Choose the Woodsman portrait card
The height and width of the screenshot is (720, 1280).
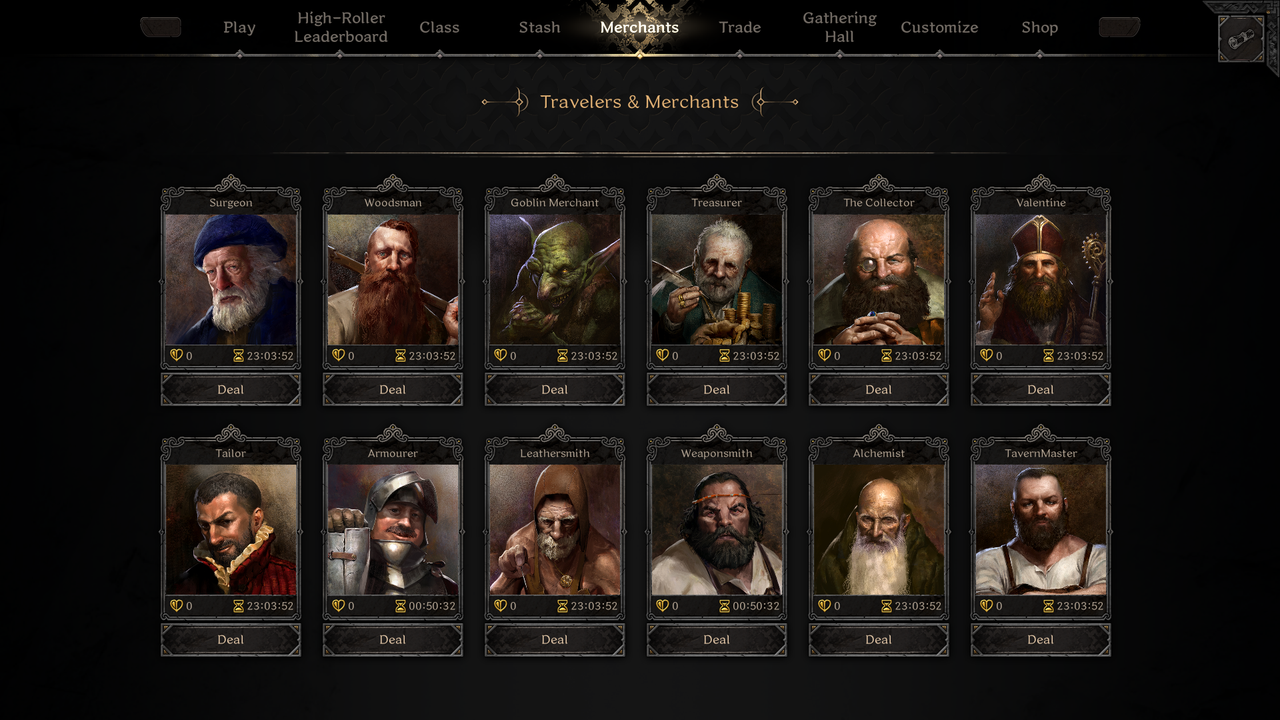click(x=393, y=279)
